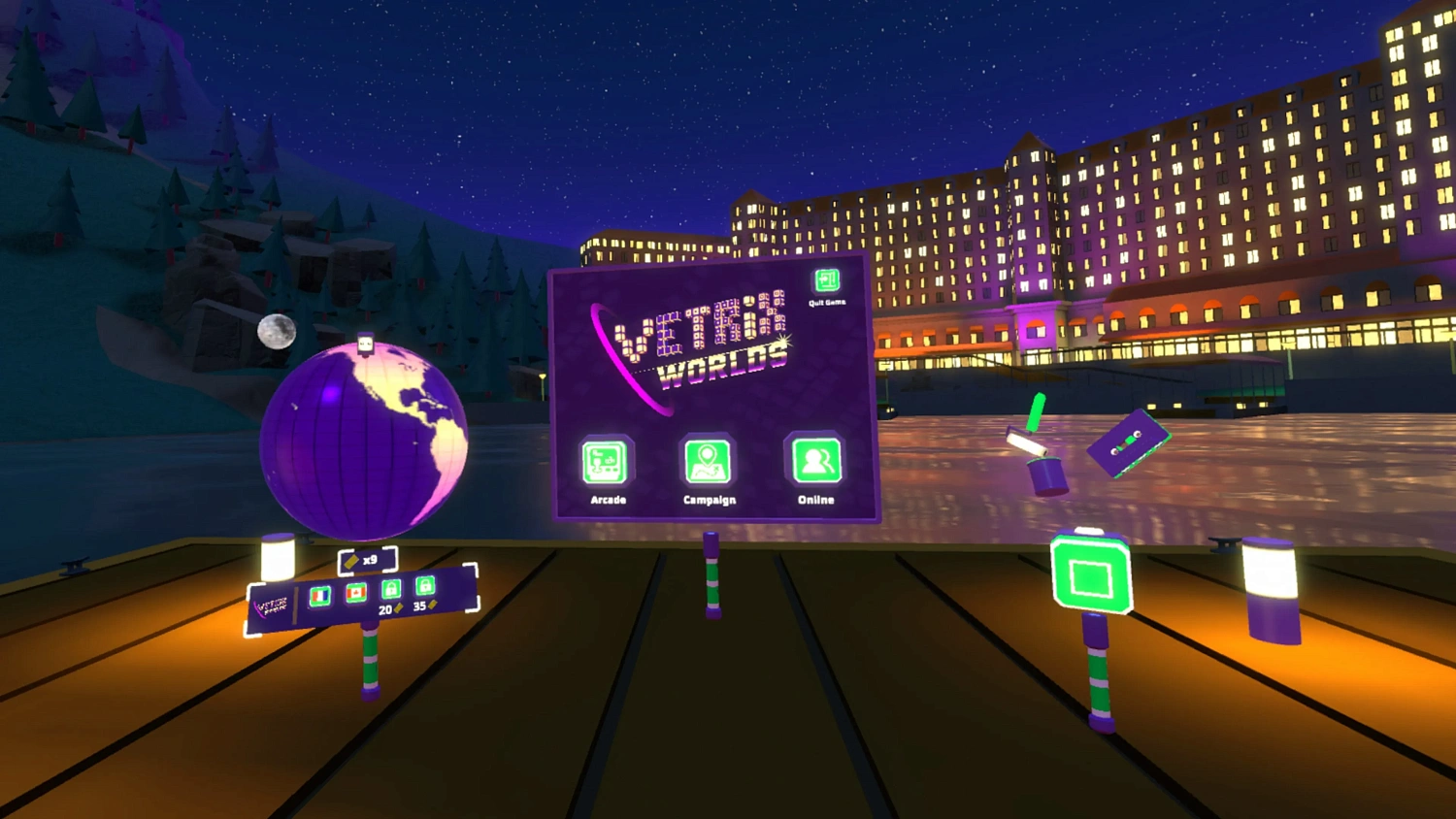Click the padlock icon priced 35 tickets
The width and height of the screenshot is (1456, 819).
(x=424, y=585)
